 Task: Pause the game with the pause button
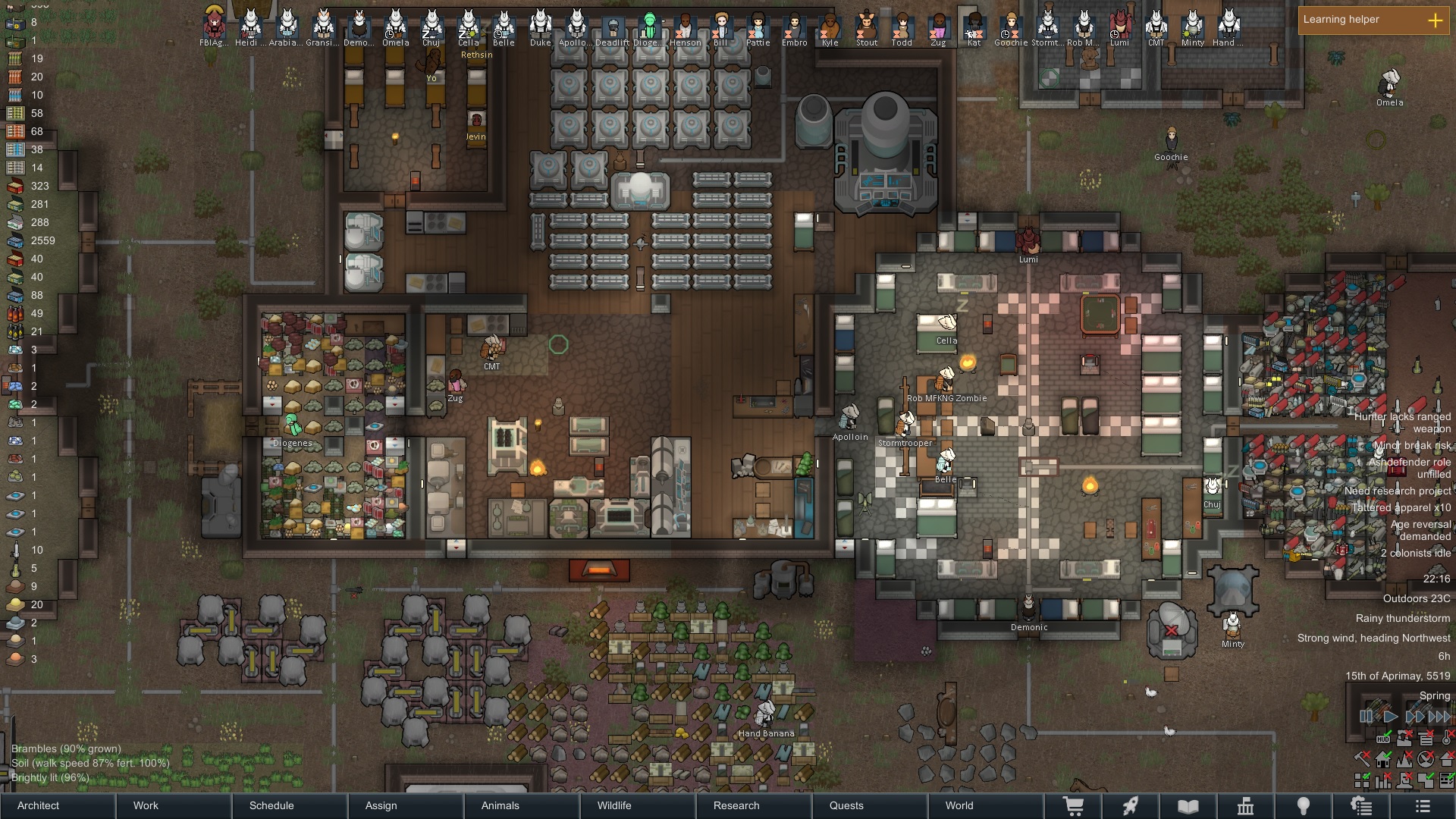click(1367, 716)
